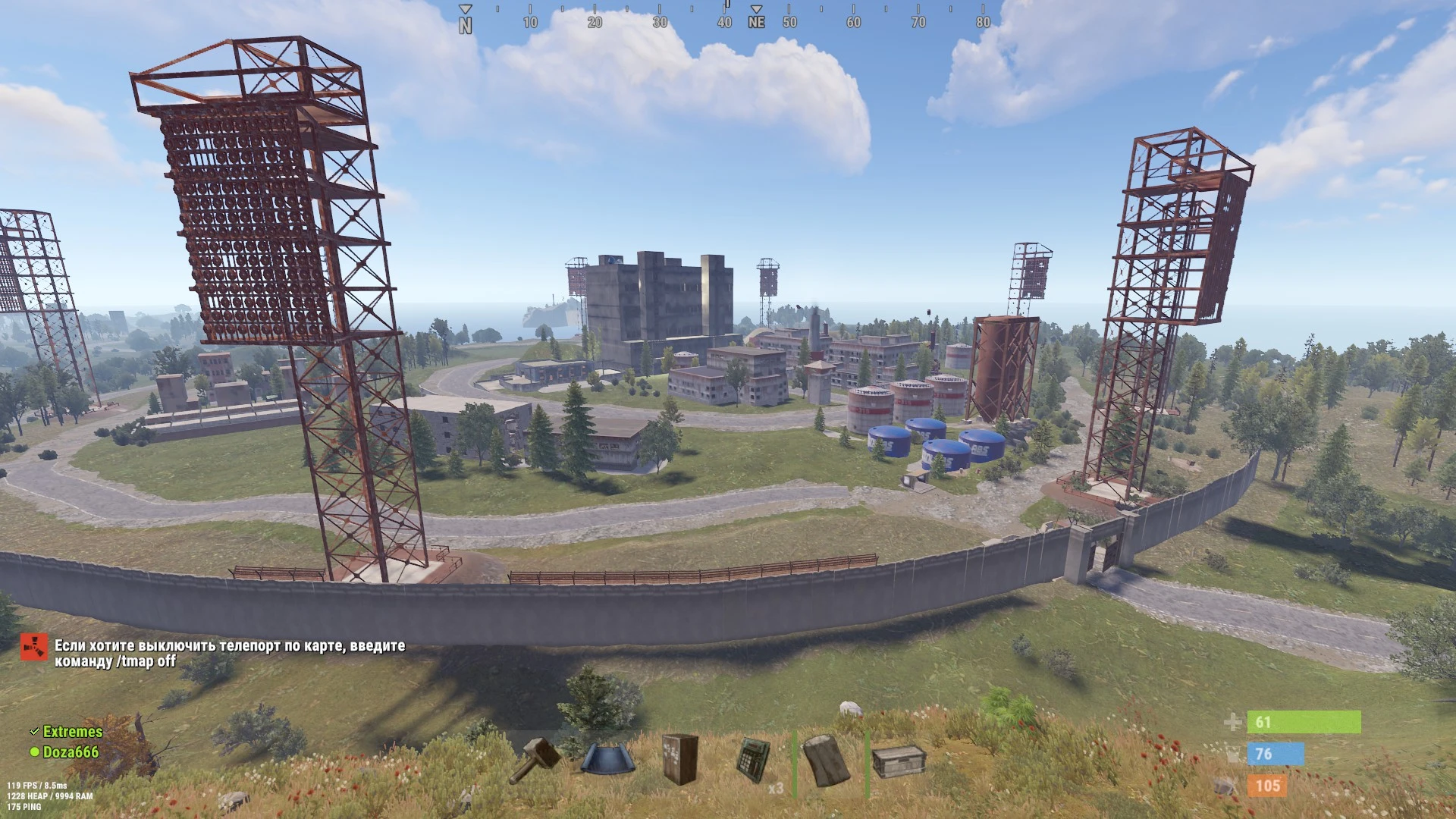Pick the sleeping bag hotbar slot
Image resolution: width=1456 pixels, height=819 pixels.
[827, 759]
